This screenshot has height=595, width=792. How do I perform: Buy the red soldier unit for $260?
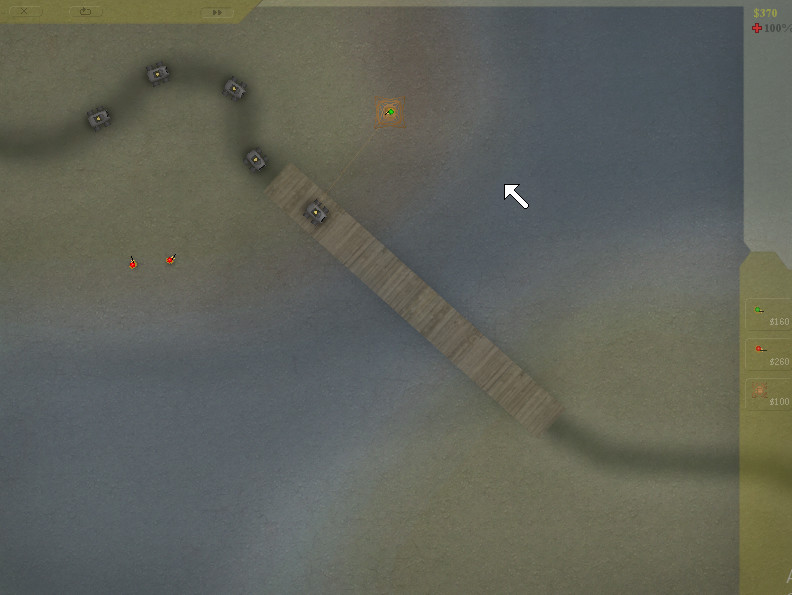(767, 354)
